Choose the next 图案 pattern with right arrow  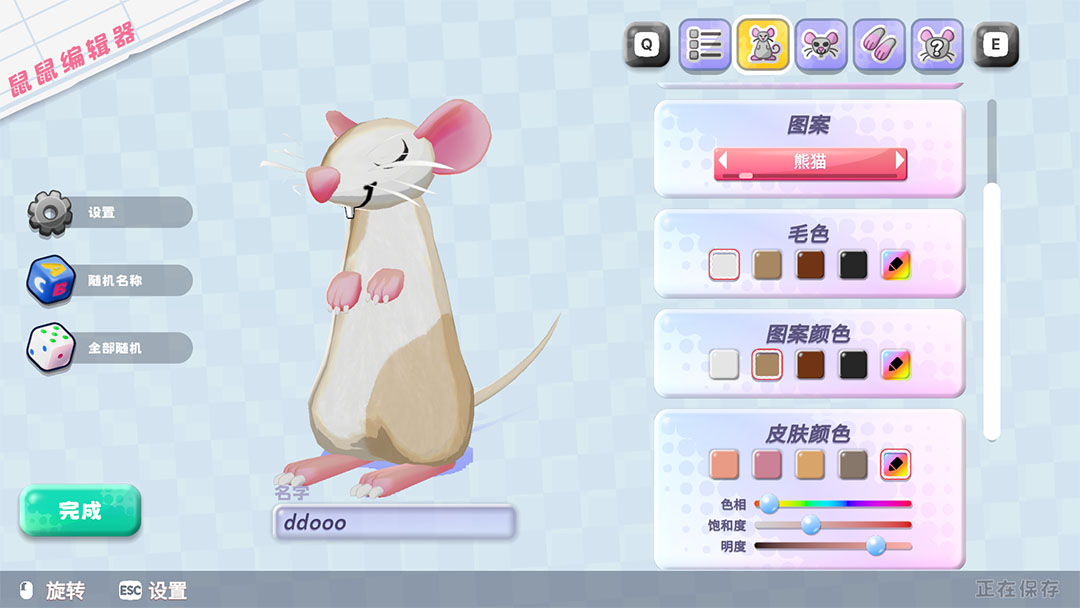coord(900,161)
